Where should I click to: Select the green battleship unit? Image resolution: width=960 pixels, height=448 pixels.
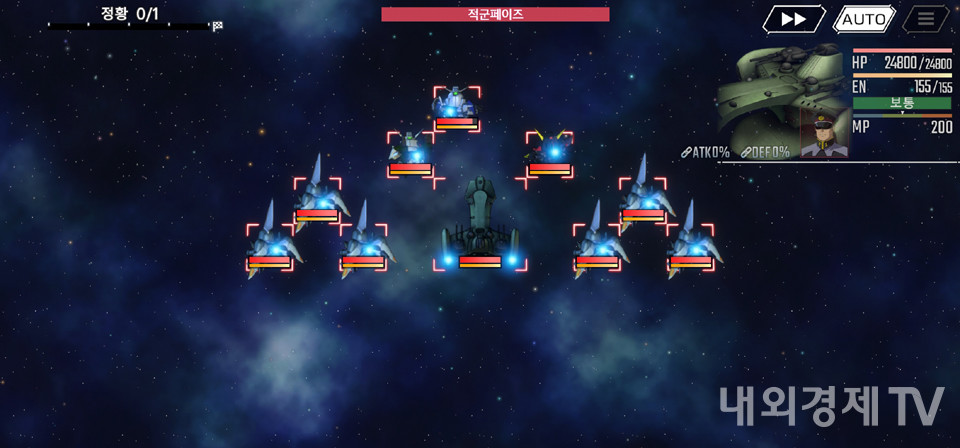point(480,225)
